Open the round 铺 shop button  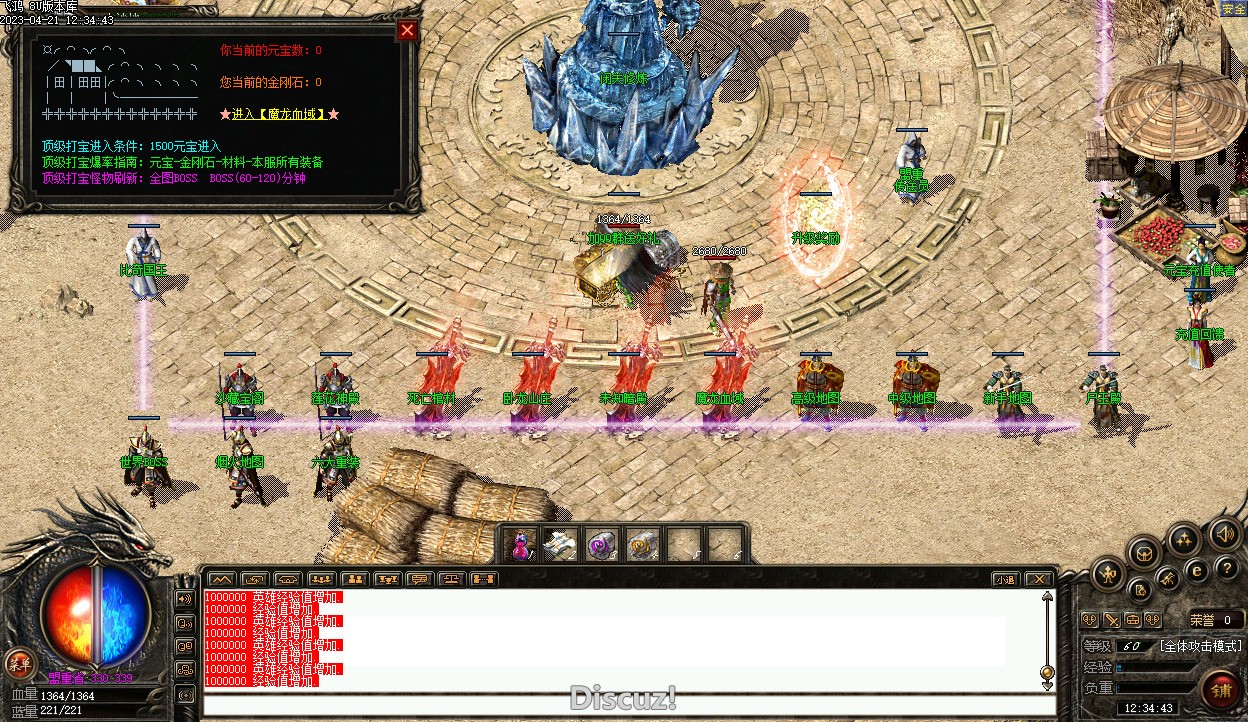pos(1221,689)
